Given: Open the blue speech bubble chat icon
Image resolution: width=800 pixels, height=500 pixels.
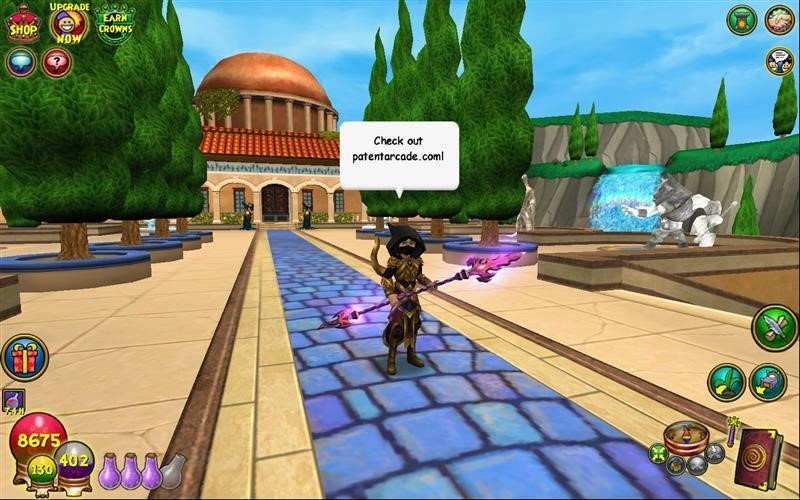Looking at the screenshot, I should pyautogui.click(x=21, y=62).
